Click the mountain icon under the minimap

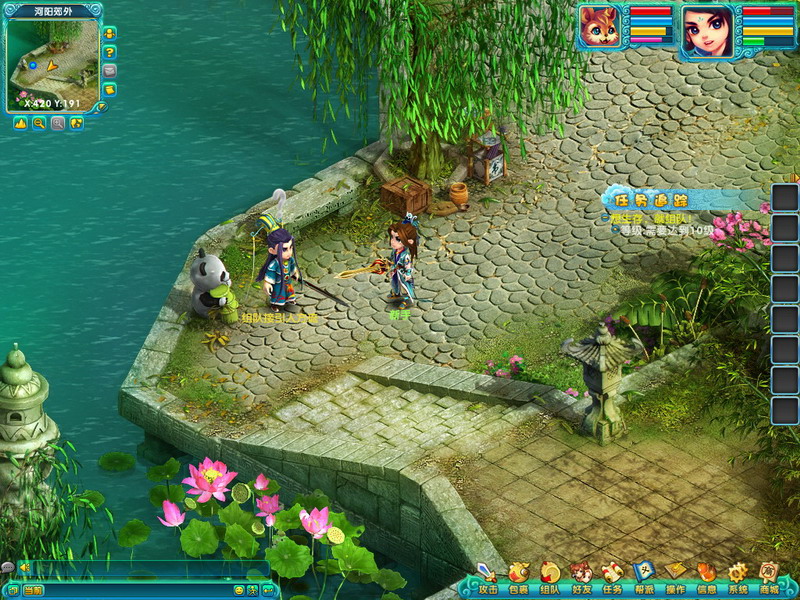point(20,123)
